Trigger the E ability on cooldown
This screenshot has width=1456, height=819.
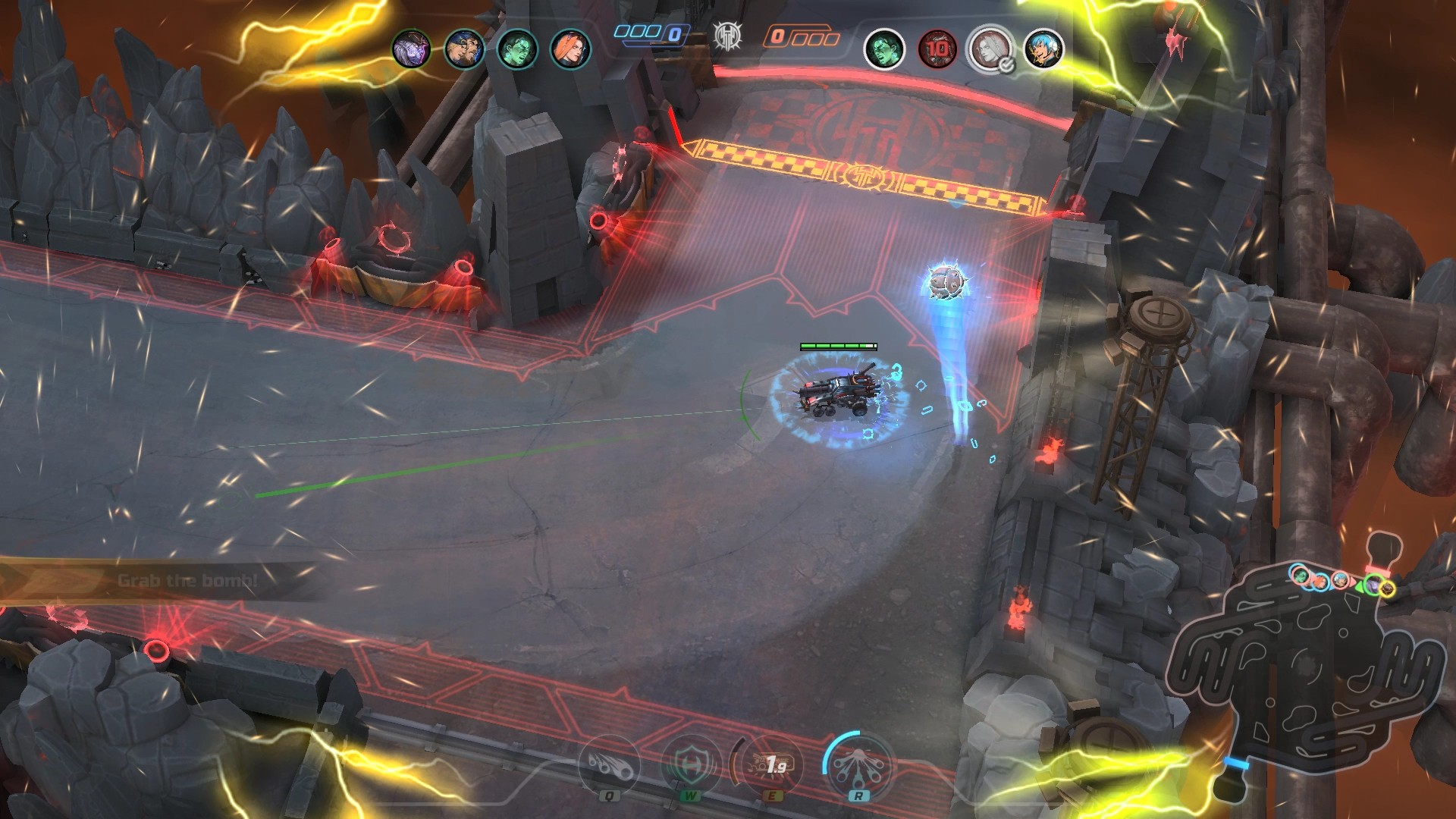(772, 765)
